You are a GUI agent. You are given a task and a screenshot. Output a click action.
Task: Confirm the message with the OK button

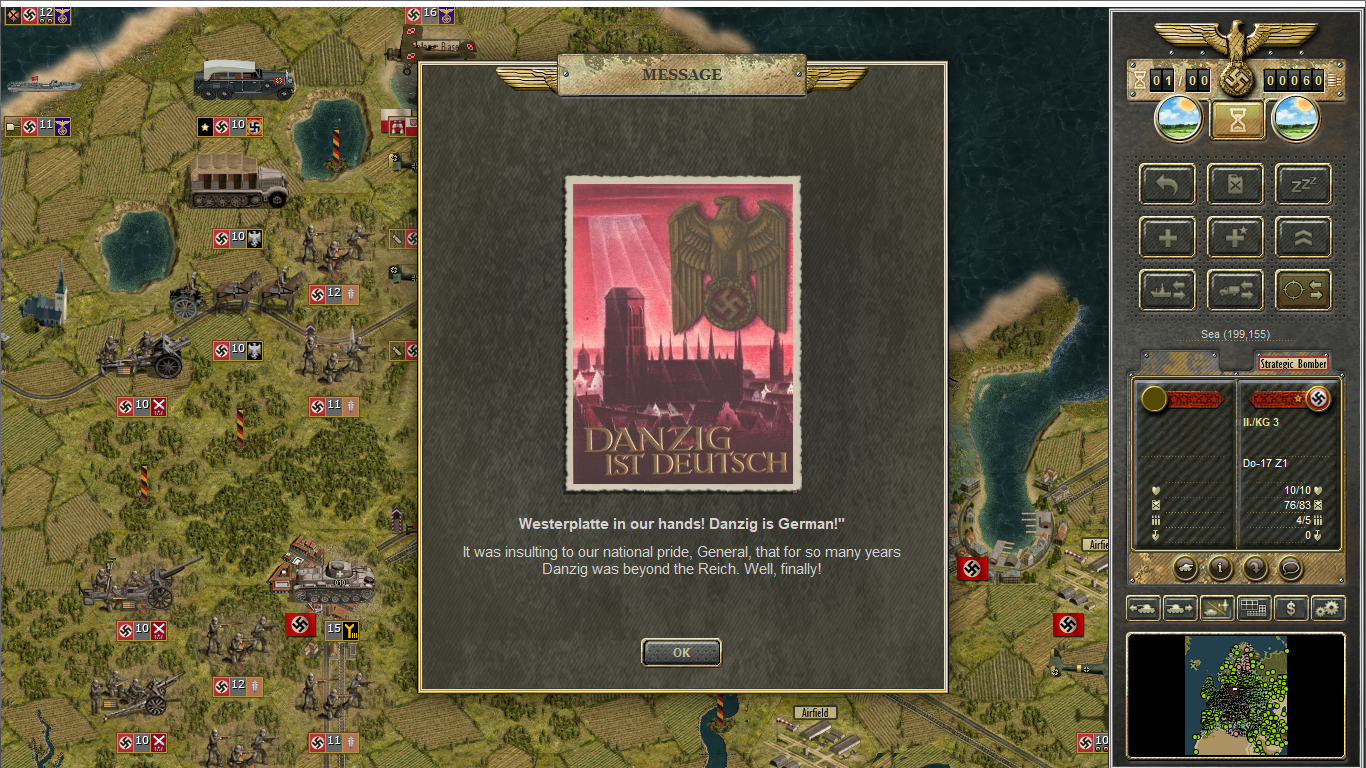681,653
